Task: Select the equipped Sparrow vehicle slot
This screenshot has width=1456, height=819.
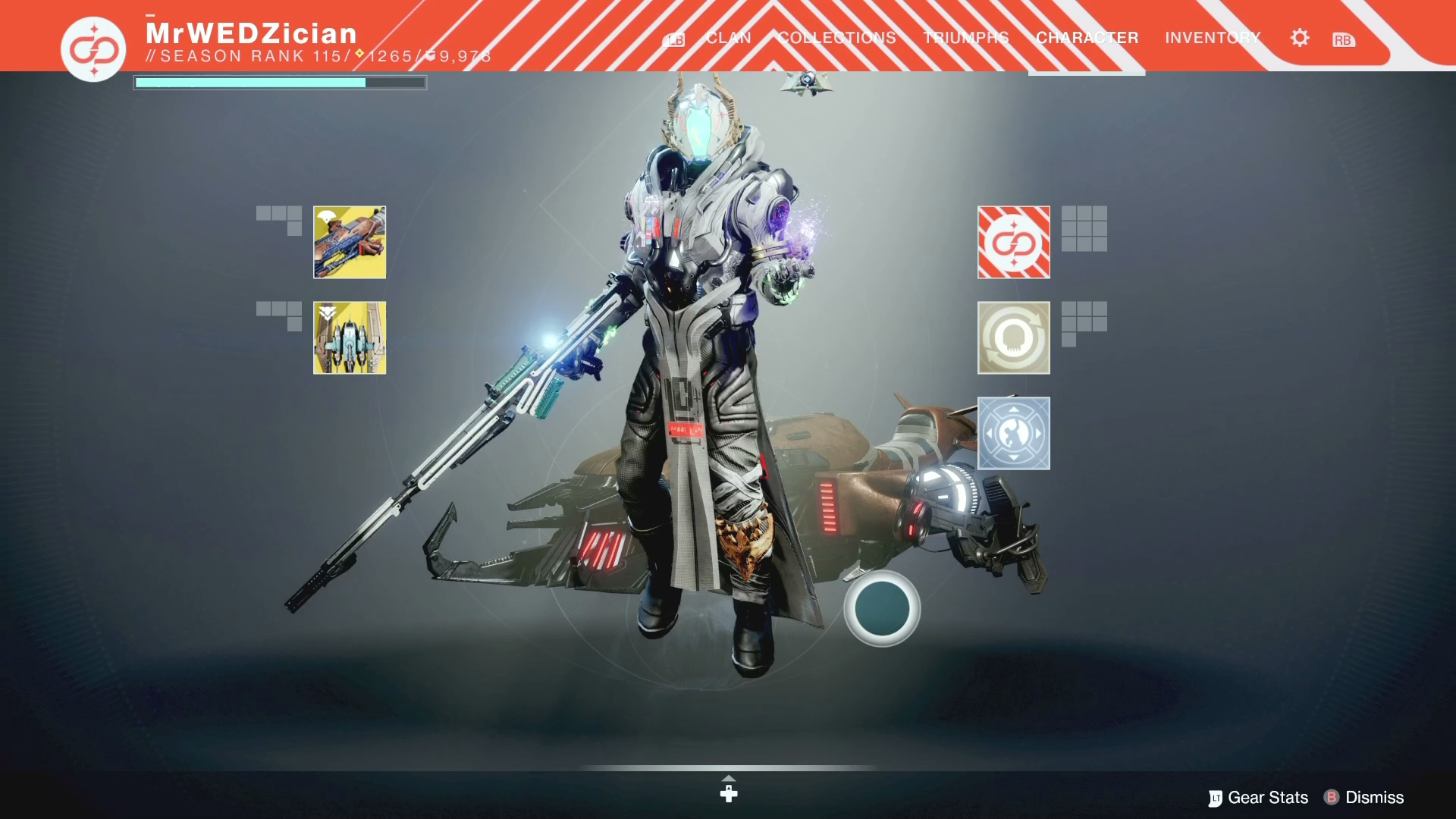Action: point(350,243)
